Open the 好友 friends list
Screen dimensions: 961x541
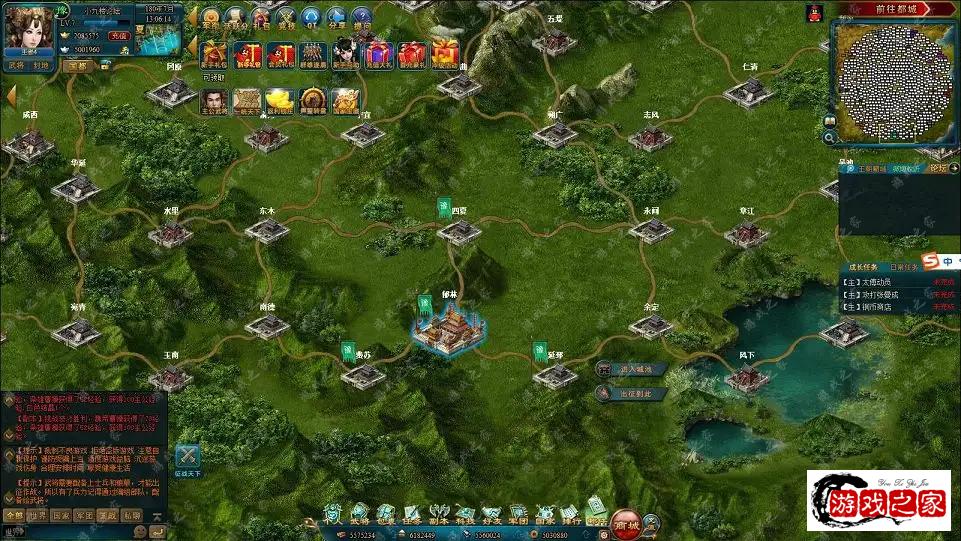pos(491,515)
